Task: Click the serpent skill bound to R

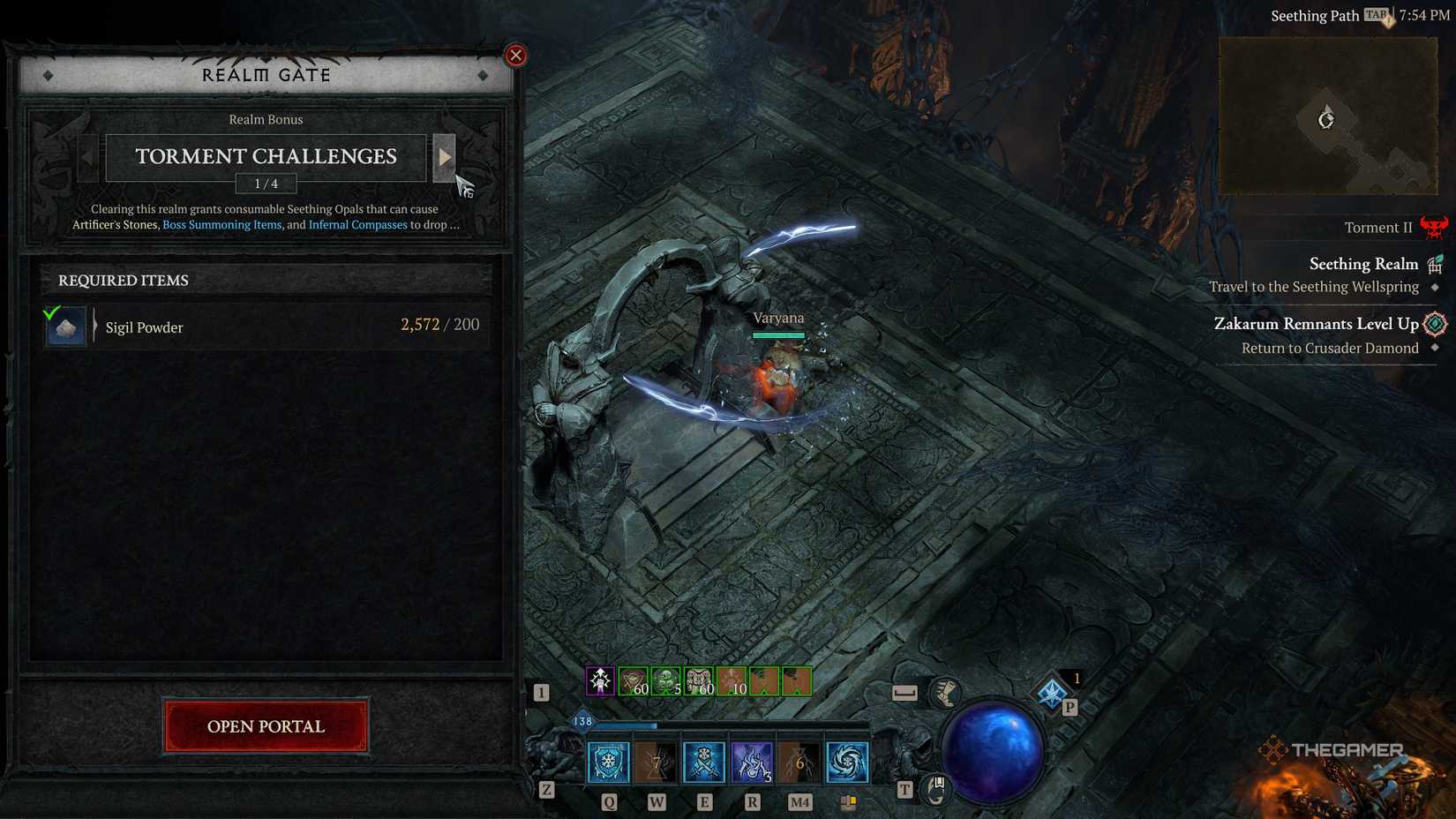Action: [x=752, y=763]
